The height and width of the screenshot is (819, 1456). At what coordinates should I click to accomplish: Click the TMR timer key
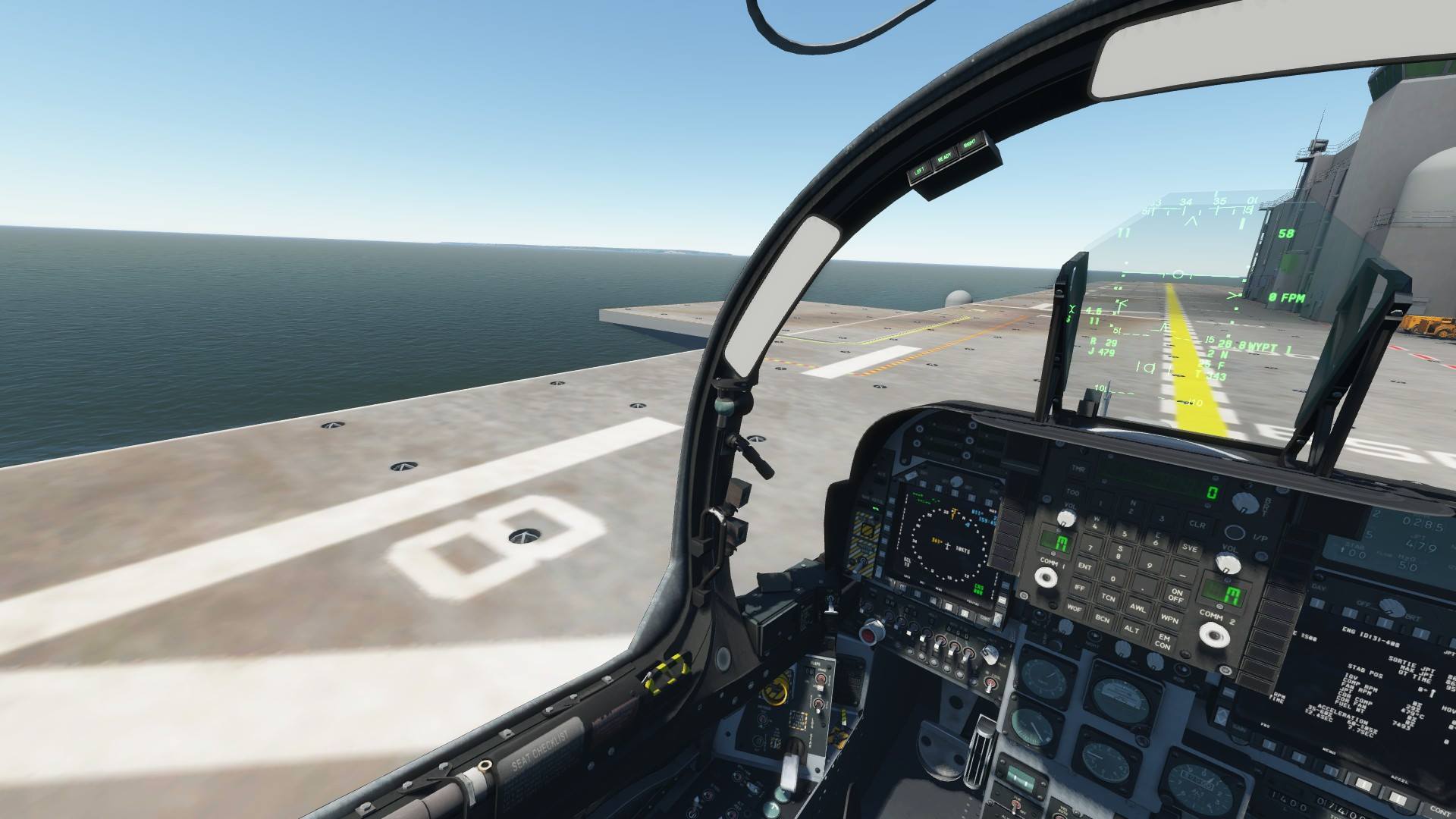[1078, 469]
